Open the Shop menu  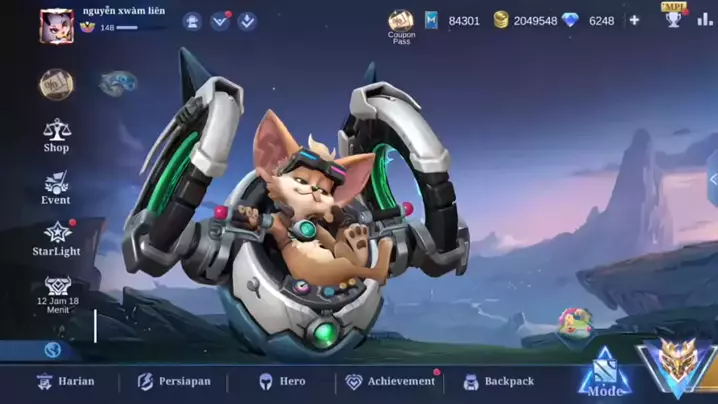[56, 135]
